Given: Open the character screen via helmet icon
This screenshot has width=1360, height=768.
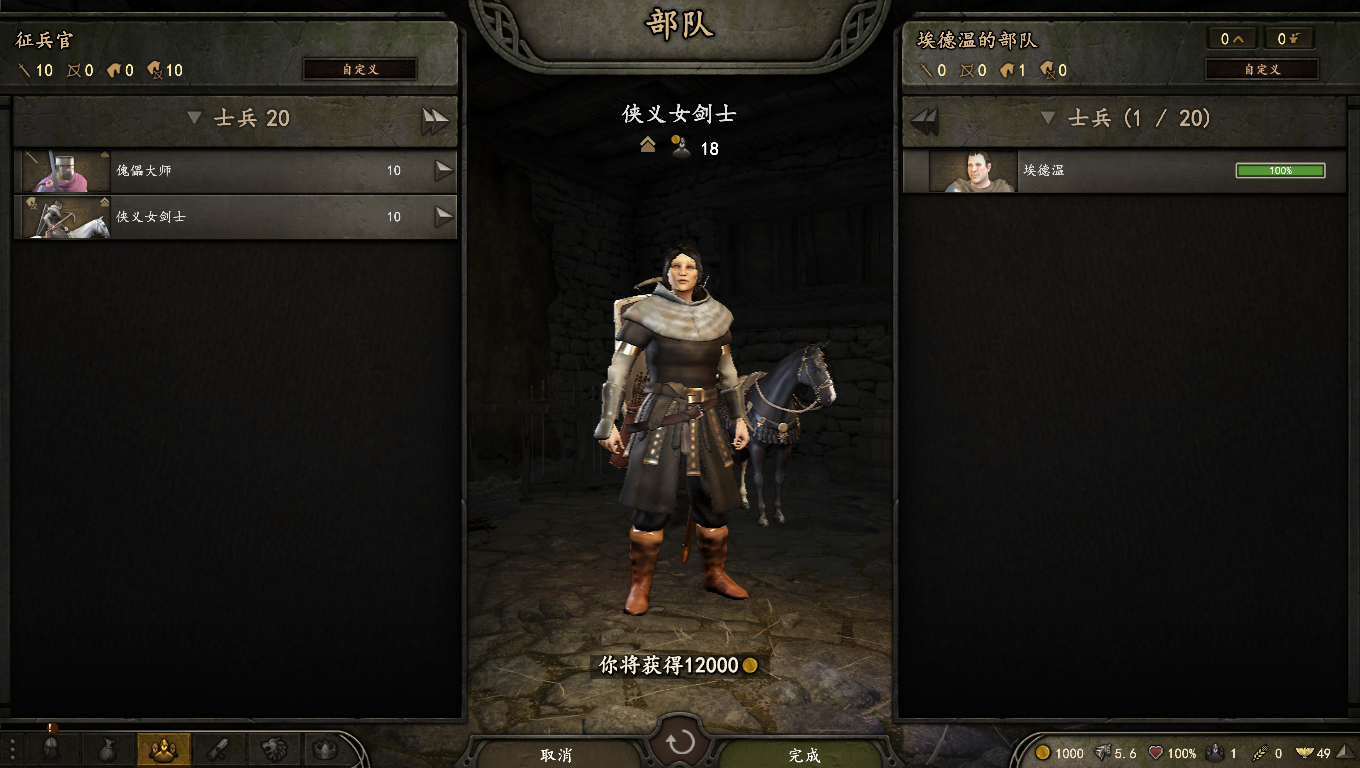Looking at the screenshot, I should coord(52,748).
